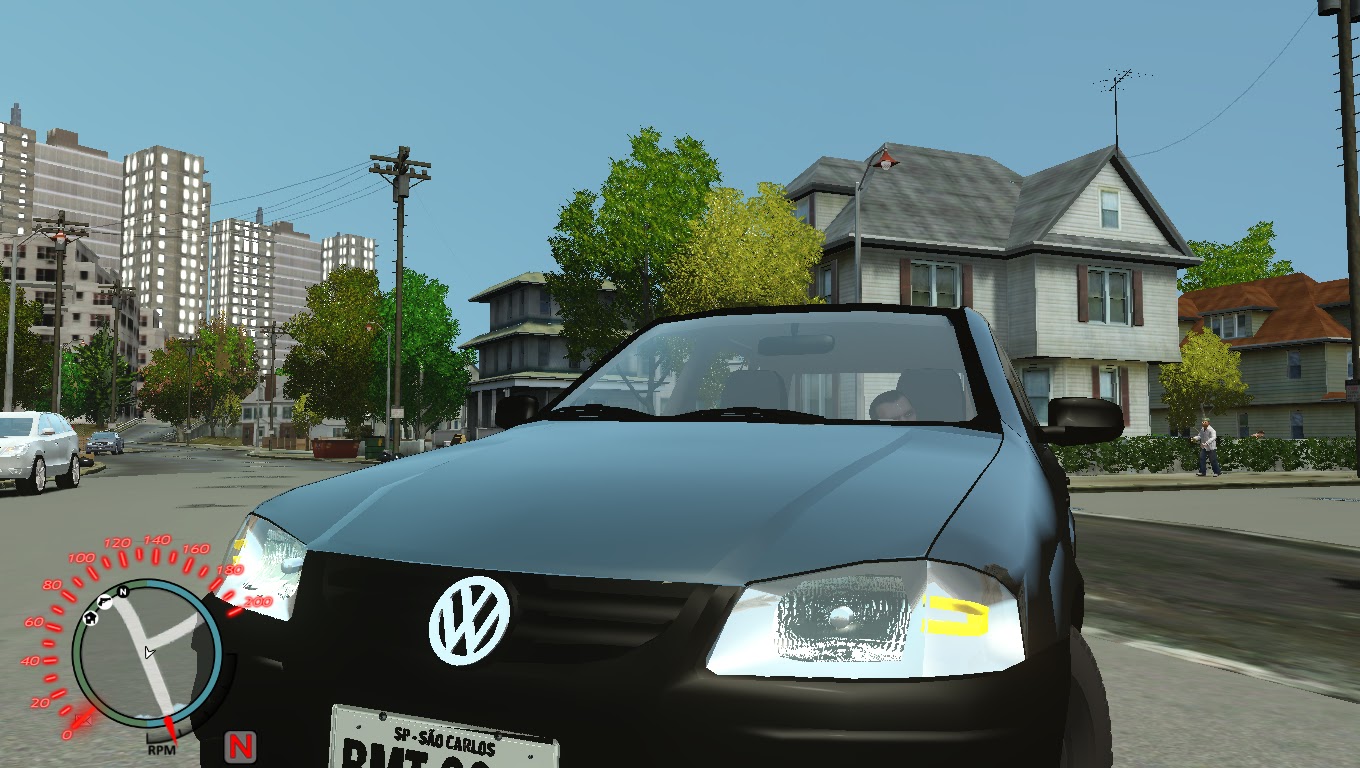Click the waypoint marker near the speedometer's zero
Image resolution: width=1360 pixels, height=768 pixels.
[x=84, y=720]
